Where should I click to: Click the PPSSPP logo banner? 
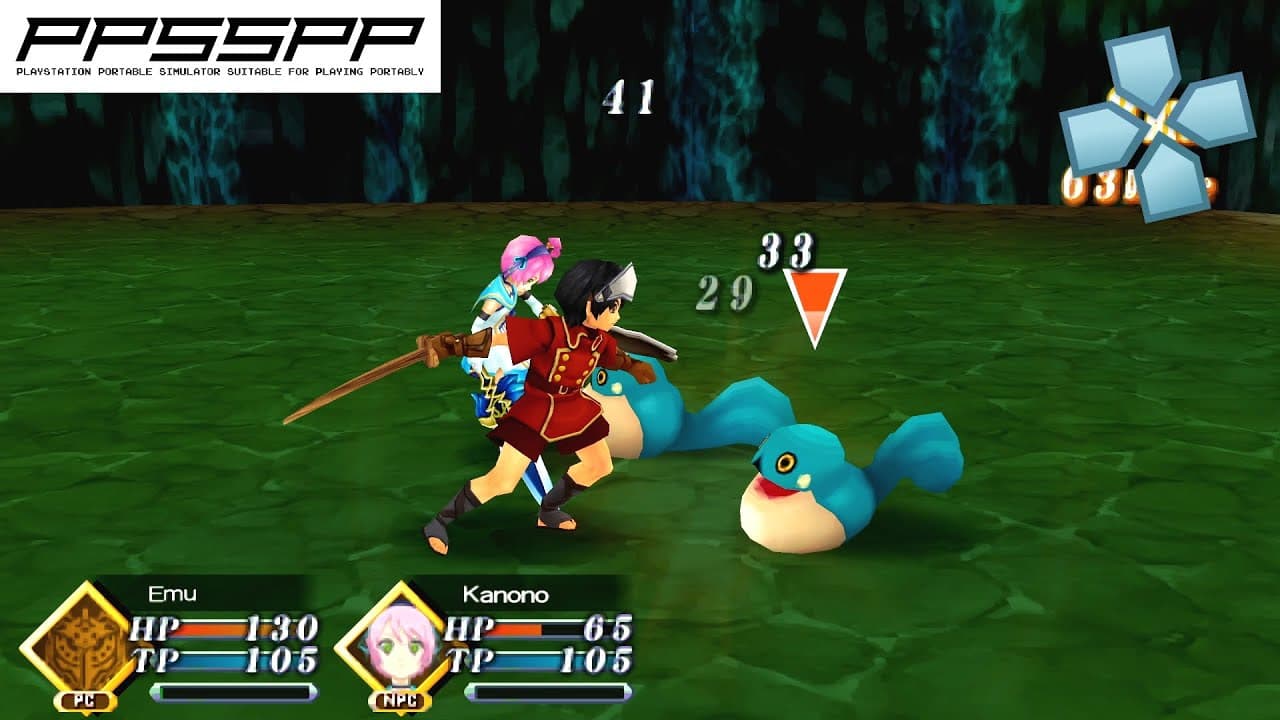pos(220,42)
